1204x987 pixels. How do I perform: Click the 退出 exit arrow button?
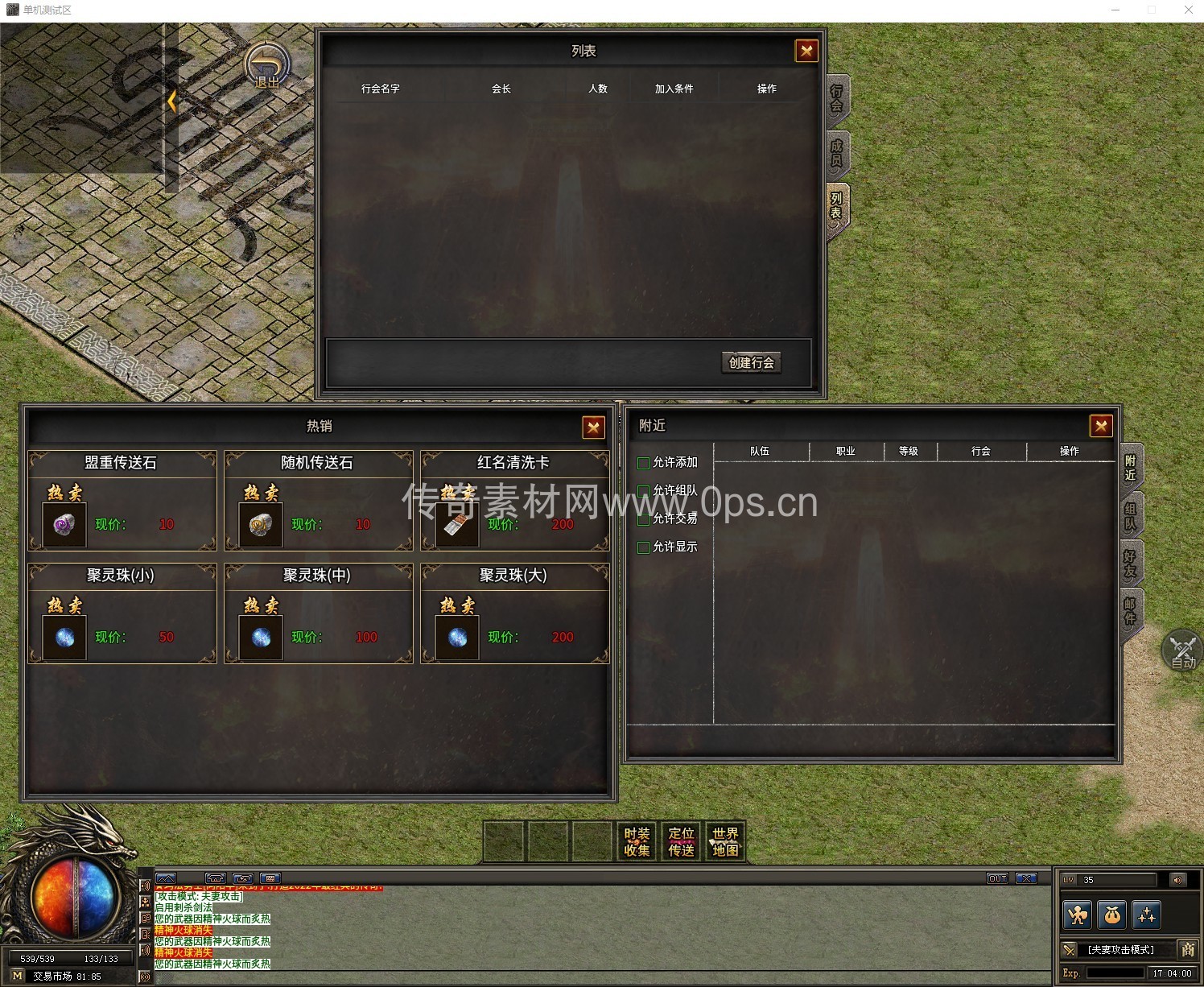click(267, 66)
